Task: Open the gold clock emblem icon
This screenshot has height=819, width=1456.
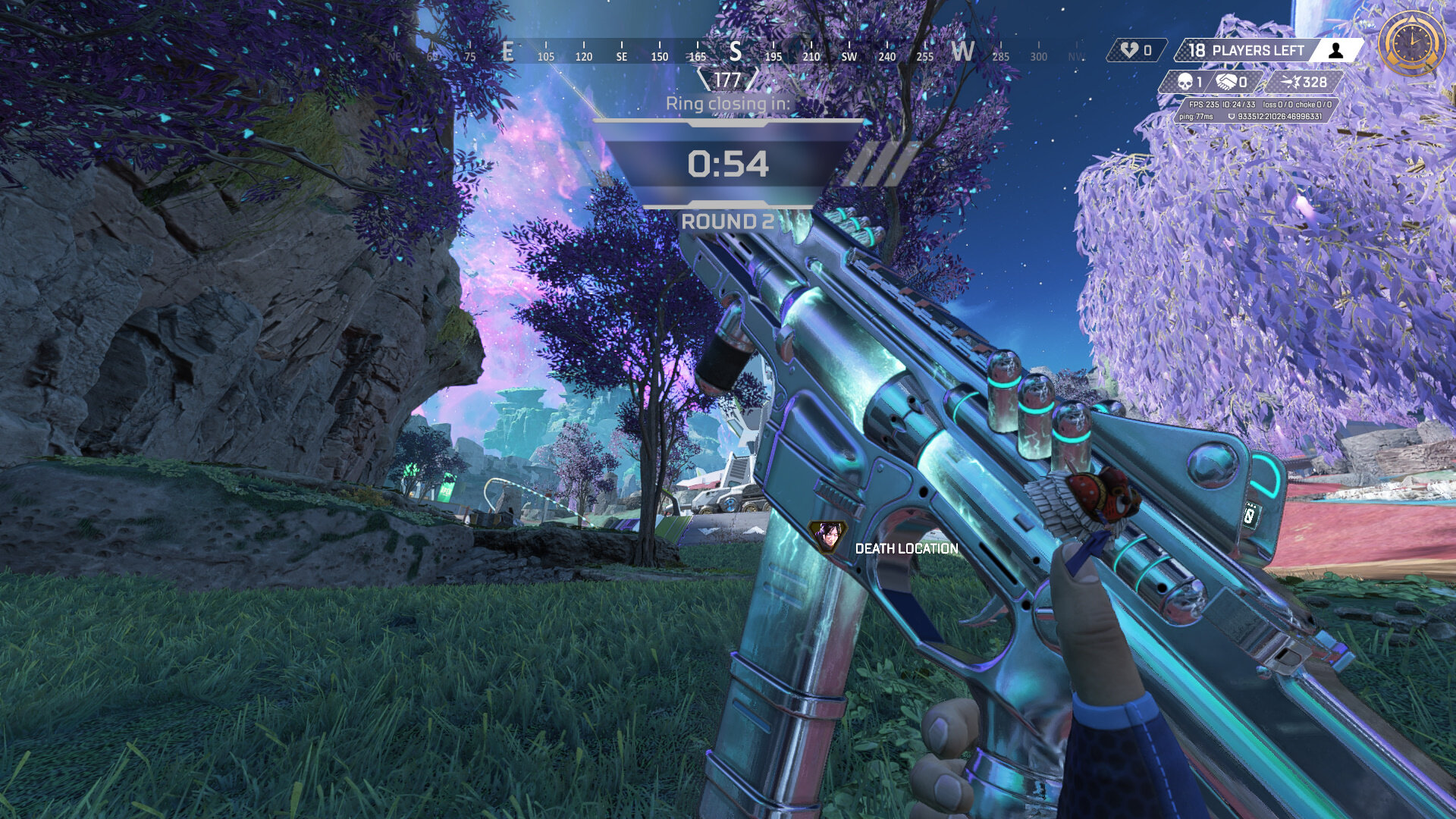Action: point(1411,43)
